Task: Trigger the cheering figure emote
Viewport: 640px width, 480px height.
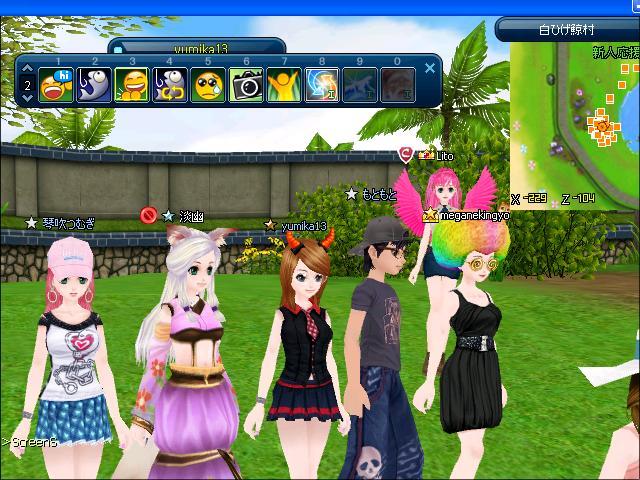Action: pos(284,85)
